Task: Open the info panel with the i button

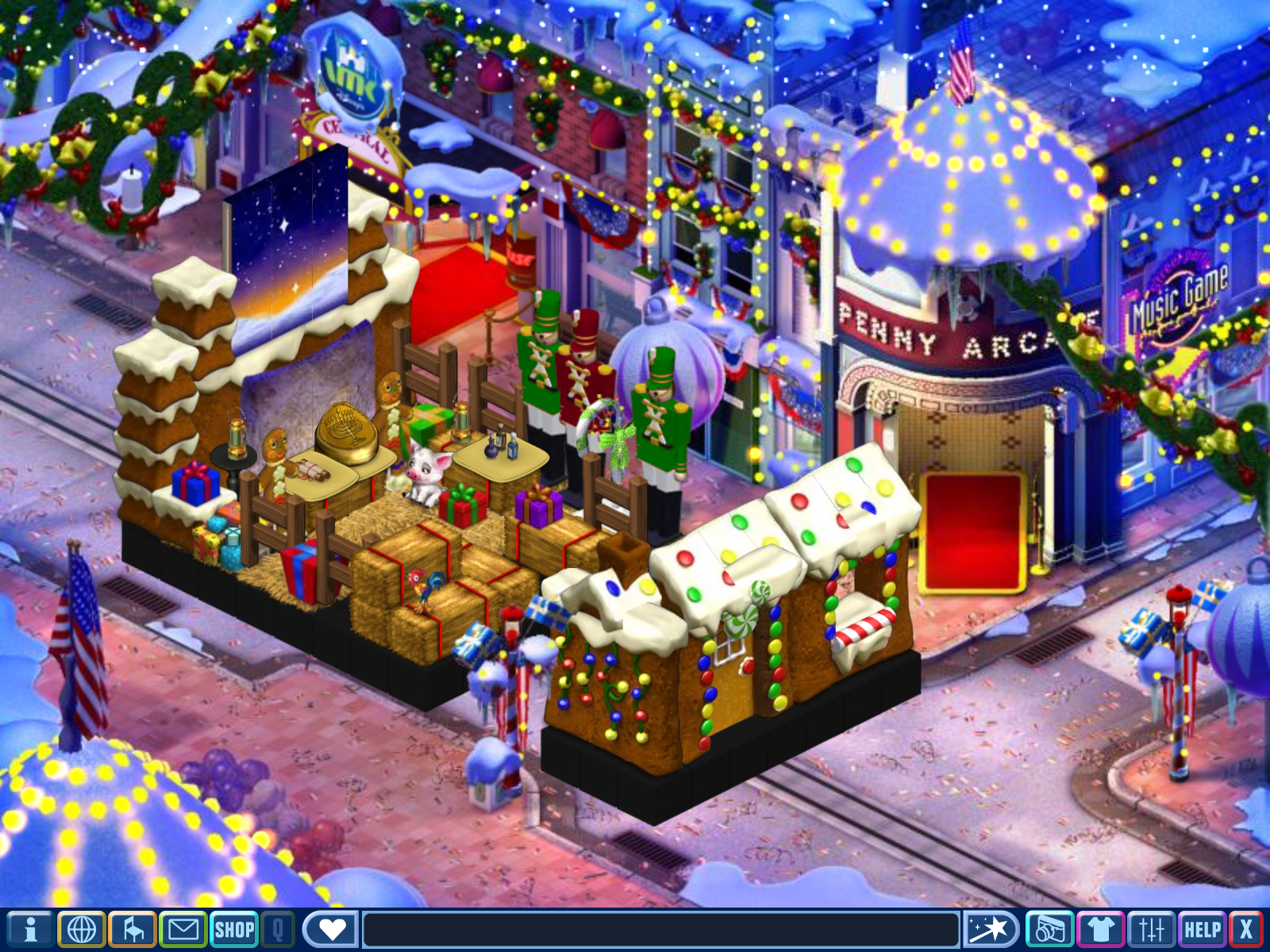Action: coord(30,929)
